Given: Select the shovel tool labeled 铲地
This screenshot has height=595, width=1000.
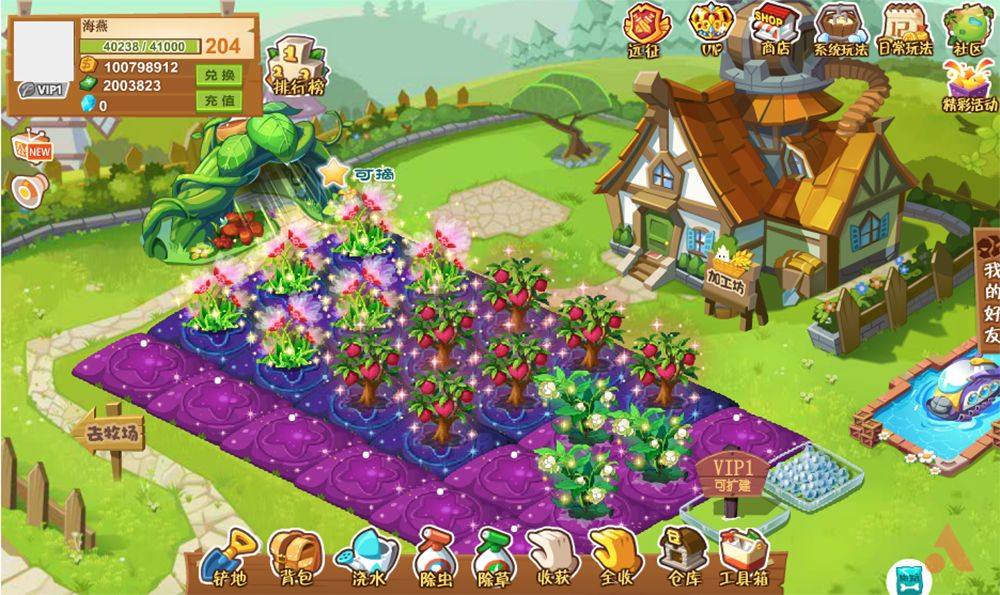Looking at the screenshot, I should coord(229,555).
